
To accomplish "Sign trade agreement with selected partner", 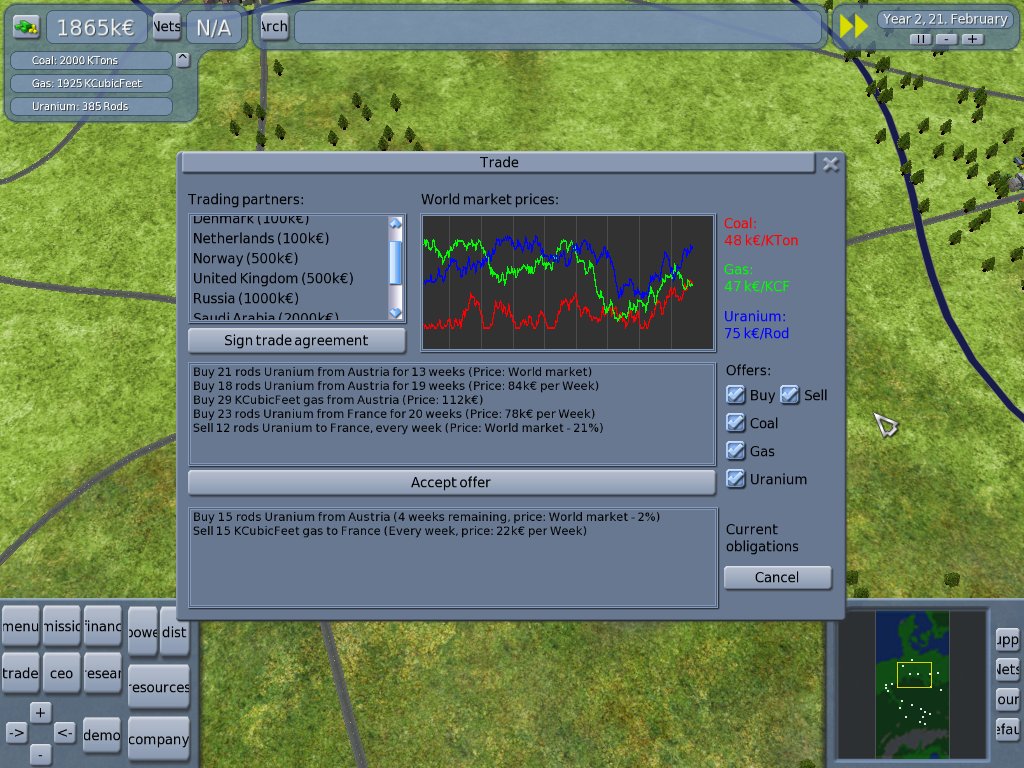I will tap(296, 340).
